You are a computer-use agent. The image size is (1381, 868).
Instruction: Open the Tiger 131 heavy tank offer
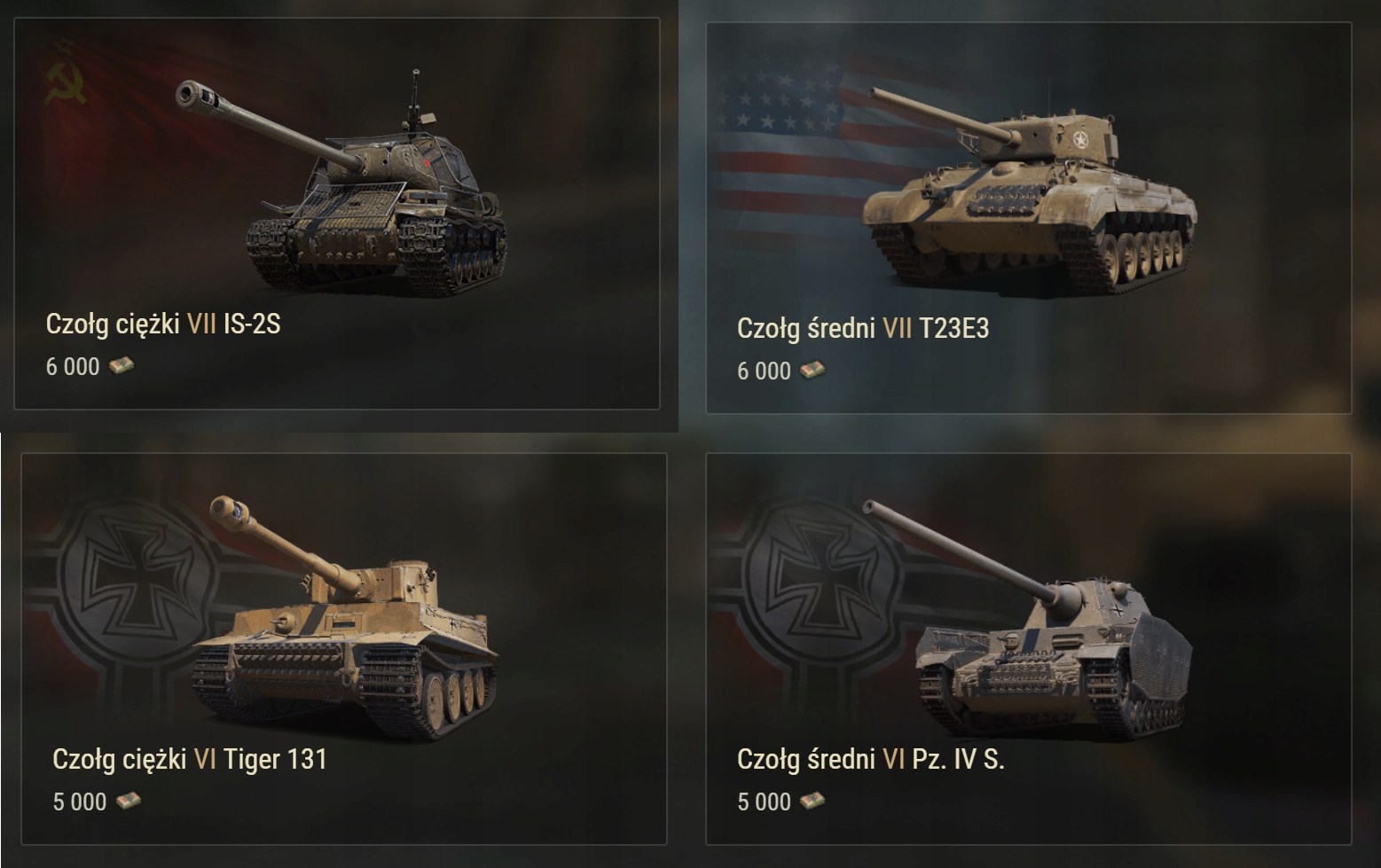tap(344, 648)
